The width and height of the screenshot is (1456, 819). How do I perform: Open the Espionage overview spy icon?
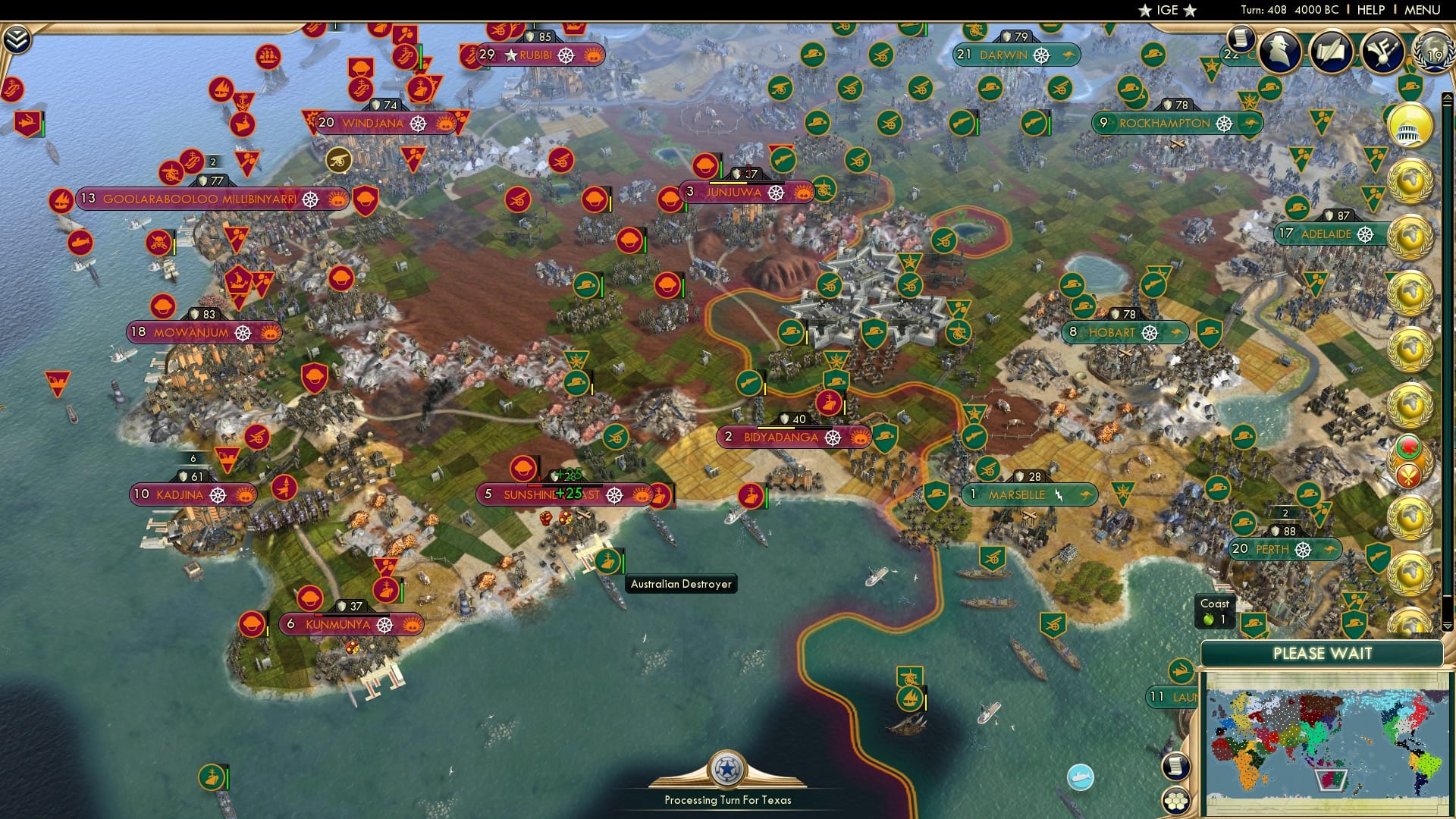click(x=1279, y=51)
